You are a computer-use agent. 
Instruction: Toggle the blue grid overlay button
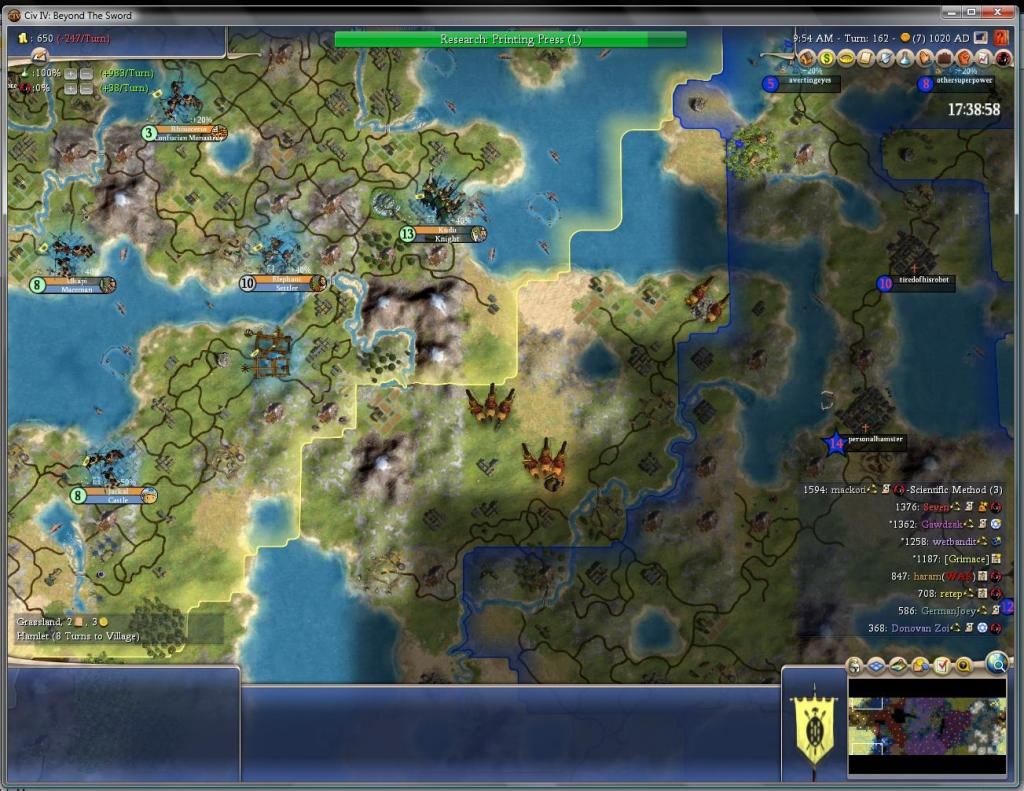point(876,666)
